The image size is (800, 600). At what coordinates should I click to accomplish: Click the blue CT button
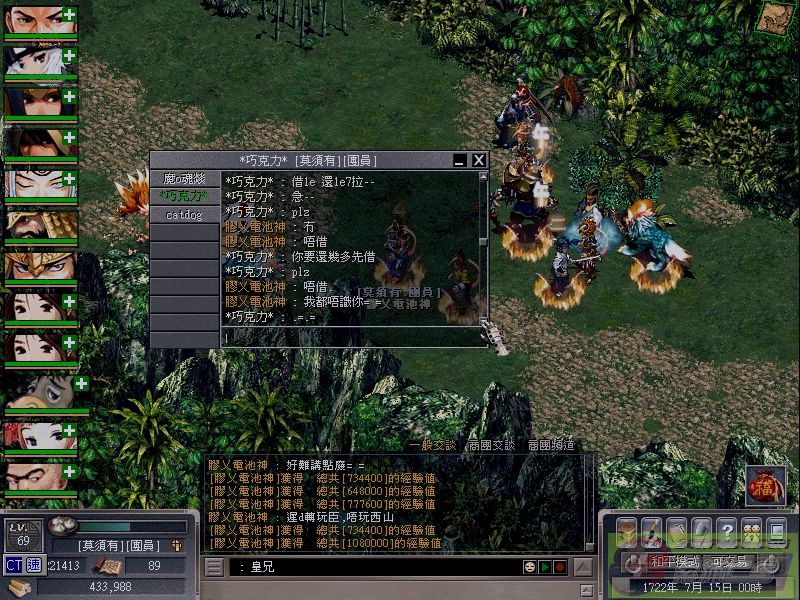click(14, 566)
